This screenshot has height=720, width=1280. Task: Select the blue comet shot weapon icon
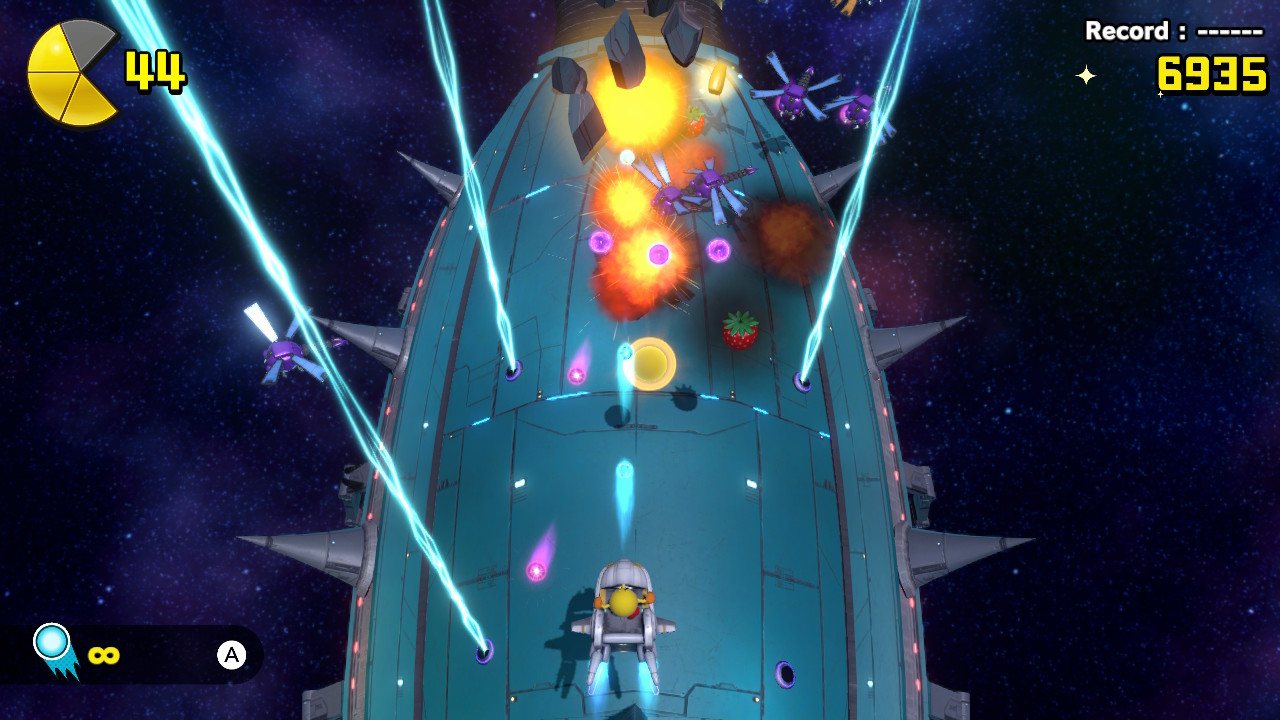point(56,649)
